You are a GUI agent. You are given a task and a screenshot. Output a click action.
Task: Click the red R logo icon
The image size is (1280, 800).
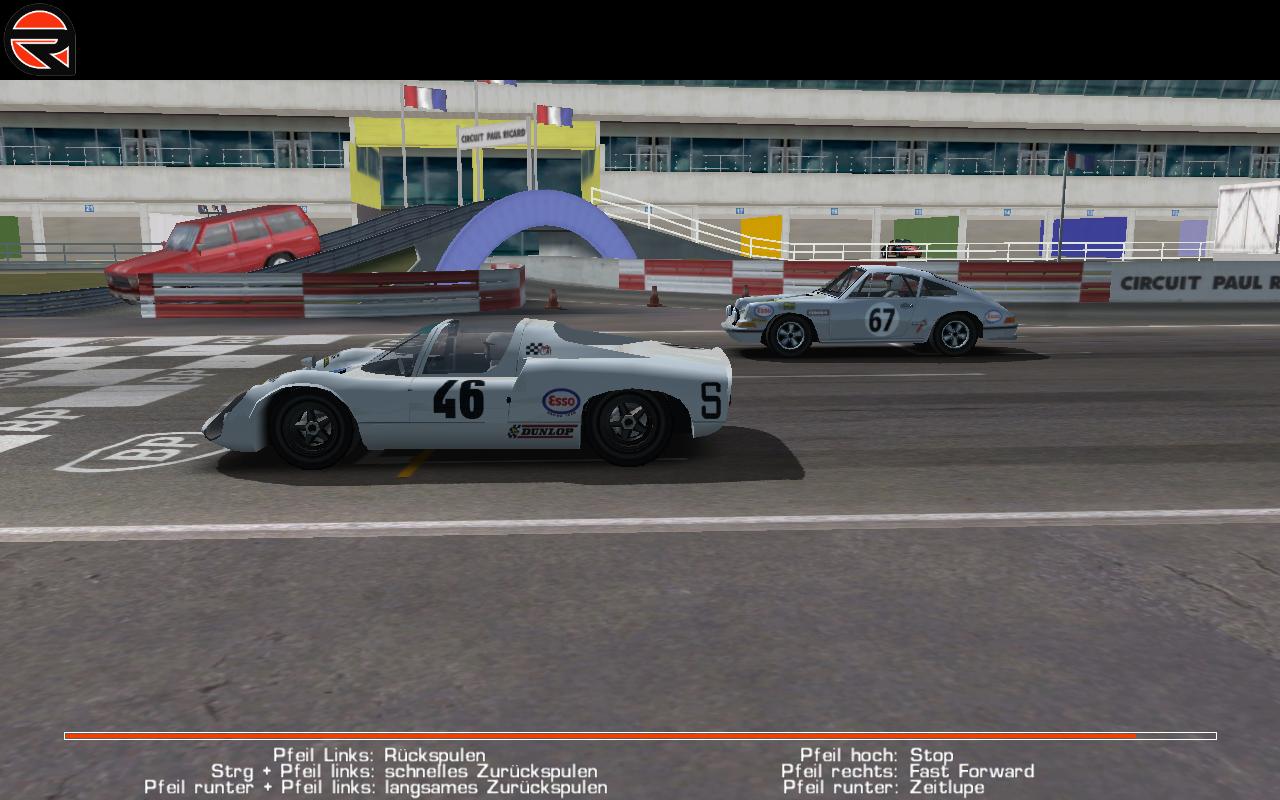pos(40,40)
